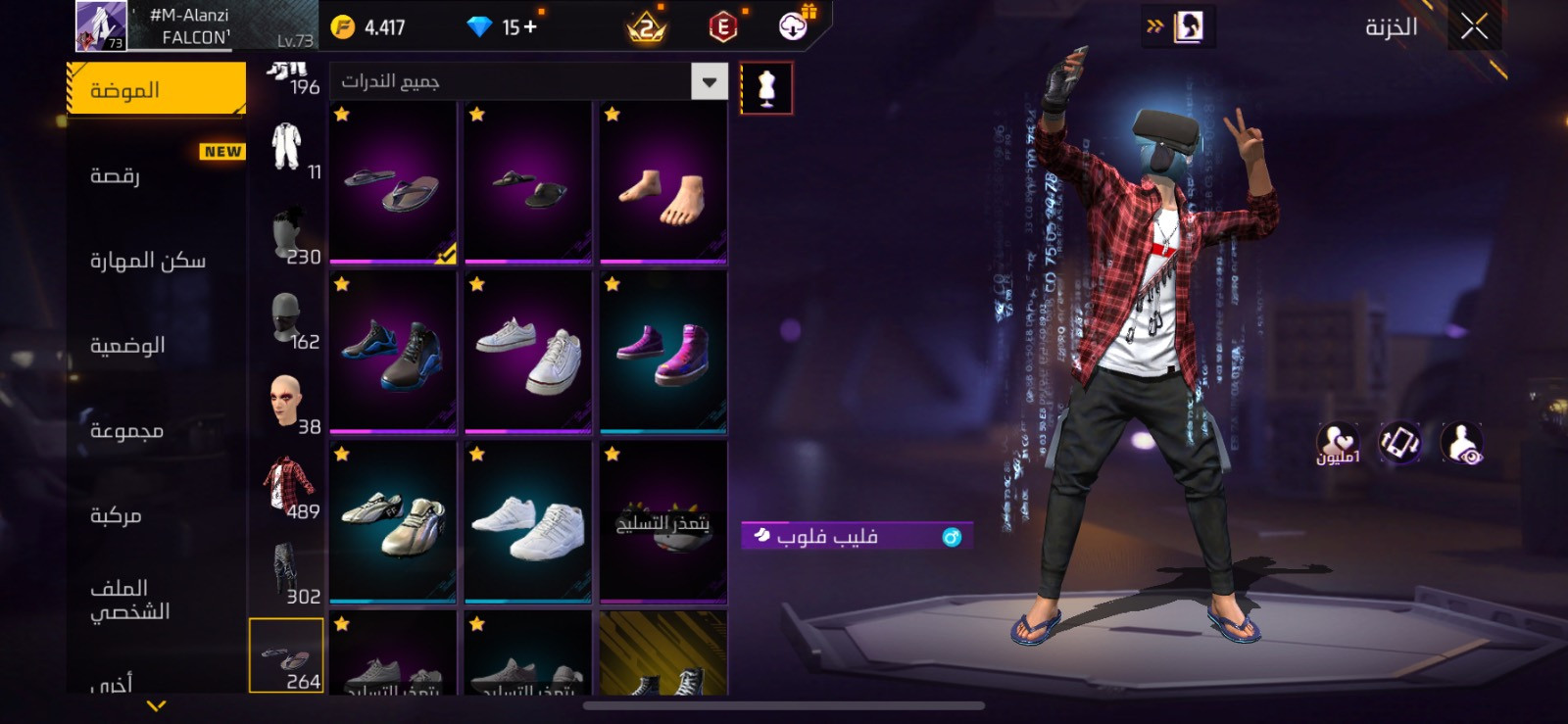Viewport: 1568px width, 724px height.
Task: Open the الملف الشخصي profile tab
Action: coord(156,600)
